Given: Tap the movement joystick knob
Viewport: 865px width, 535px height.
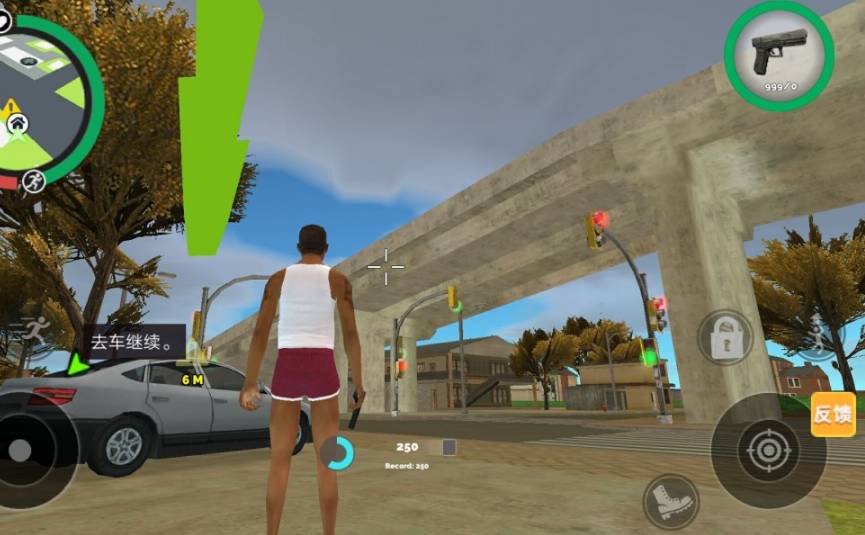Looking at the screenshot, I should 20,450.
